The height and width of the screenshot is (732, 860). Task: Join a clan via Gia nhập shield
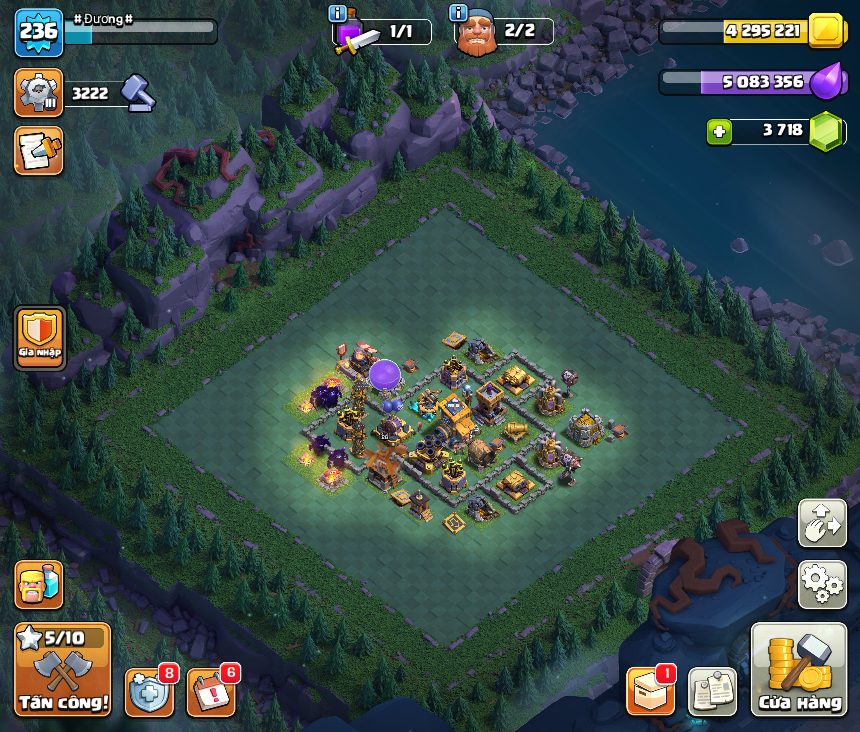[40, 338]
